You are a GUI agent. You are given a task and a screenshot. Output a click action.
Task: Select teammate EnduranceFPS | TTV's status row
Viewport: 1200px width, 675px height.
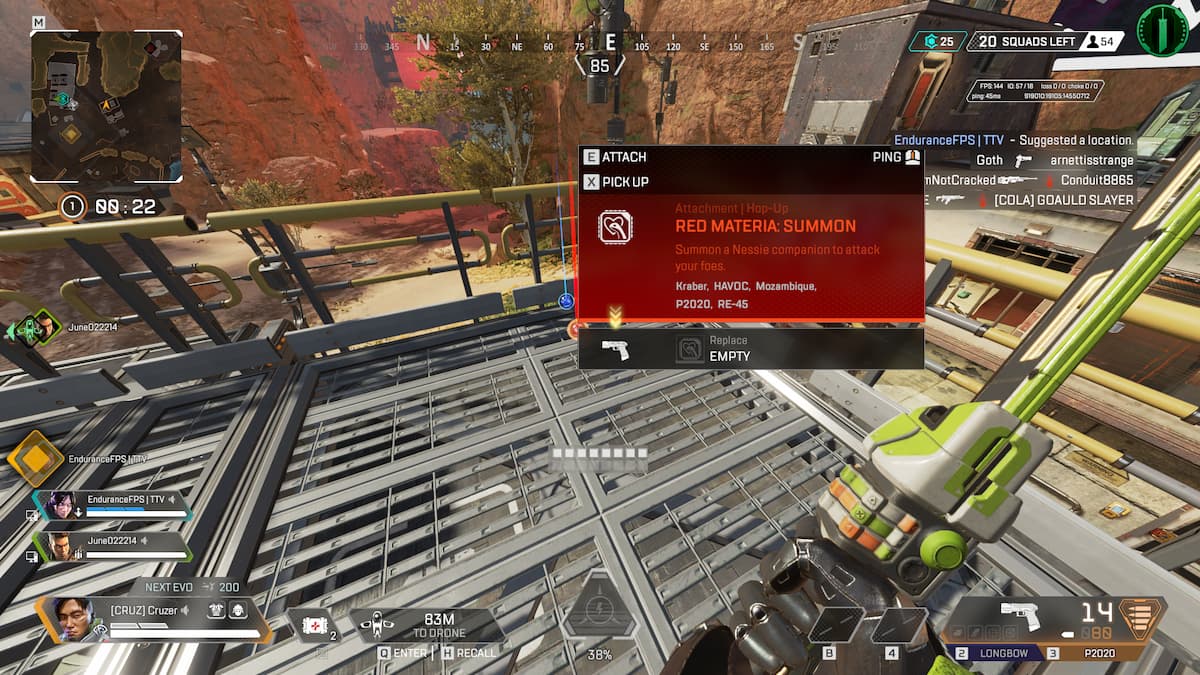tap(112, 504)
